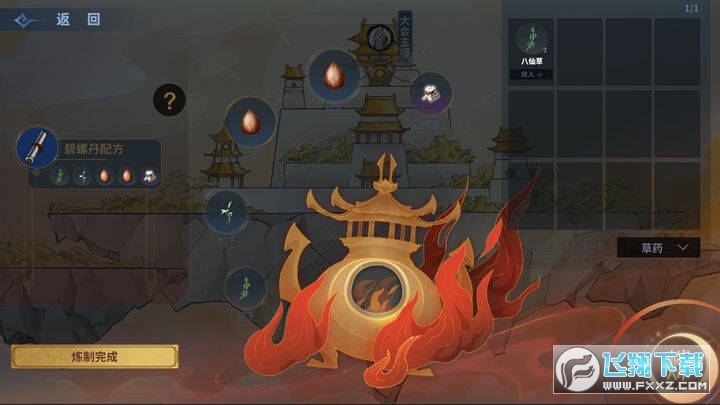Select the 碧螺丹配方 recipe scroll
Screen dimensions: 720x405
pos(34,148)
